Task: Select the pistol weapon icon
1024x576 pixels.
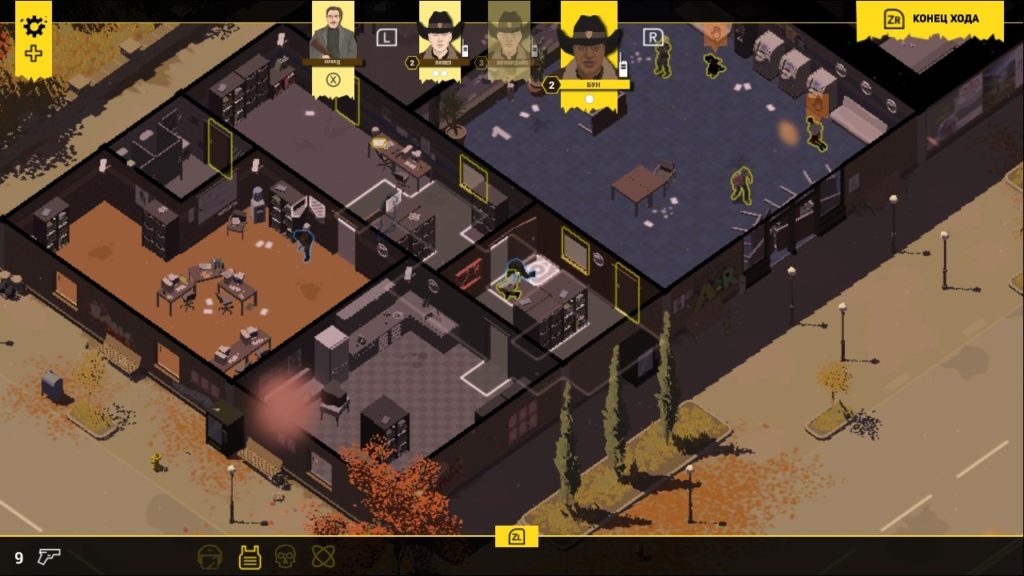Action: 49,557
